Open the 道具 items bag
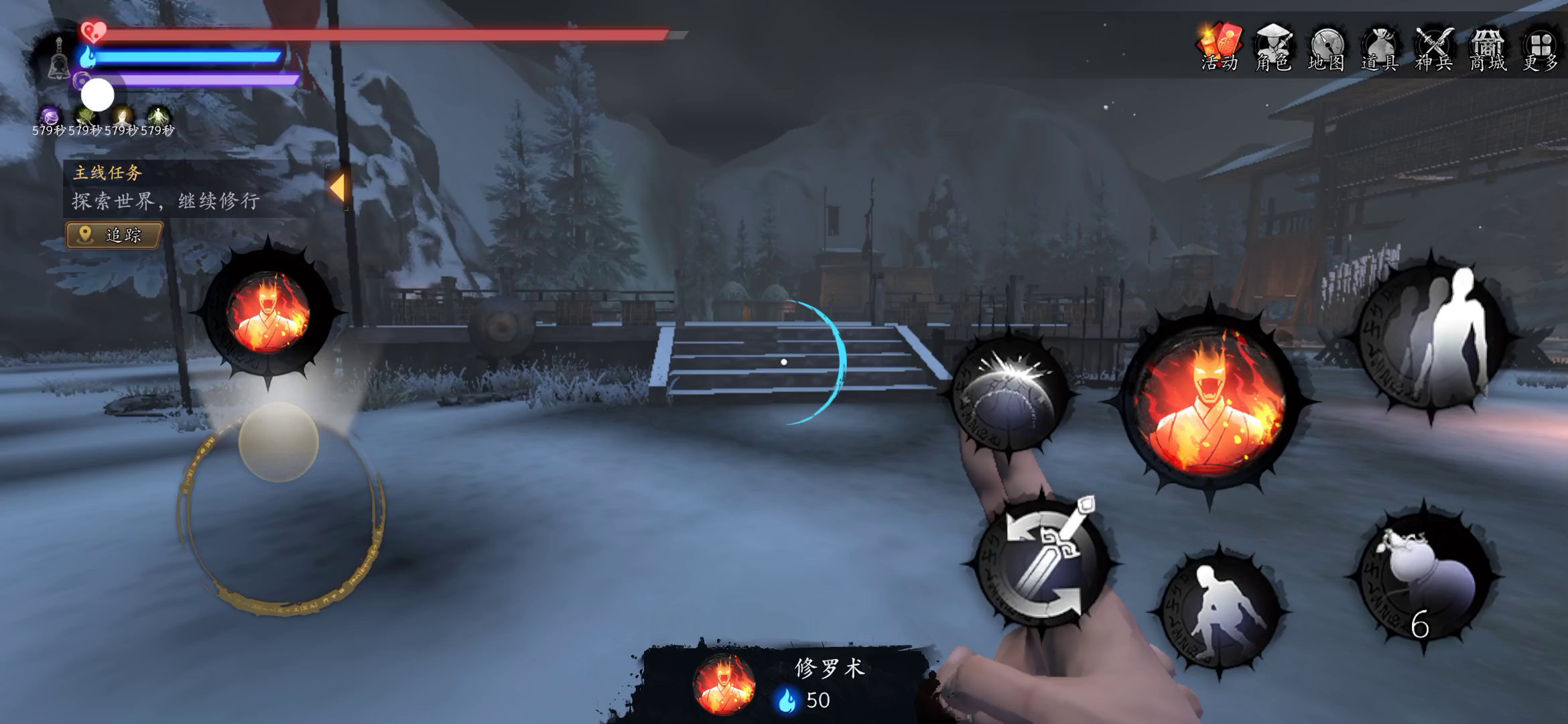1568x724 pixels. (x=1380, y=47)
